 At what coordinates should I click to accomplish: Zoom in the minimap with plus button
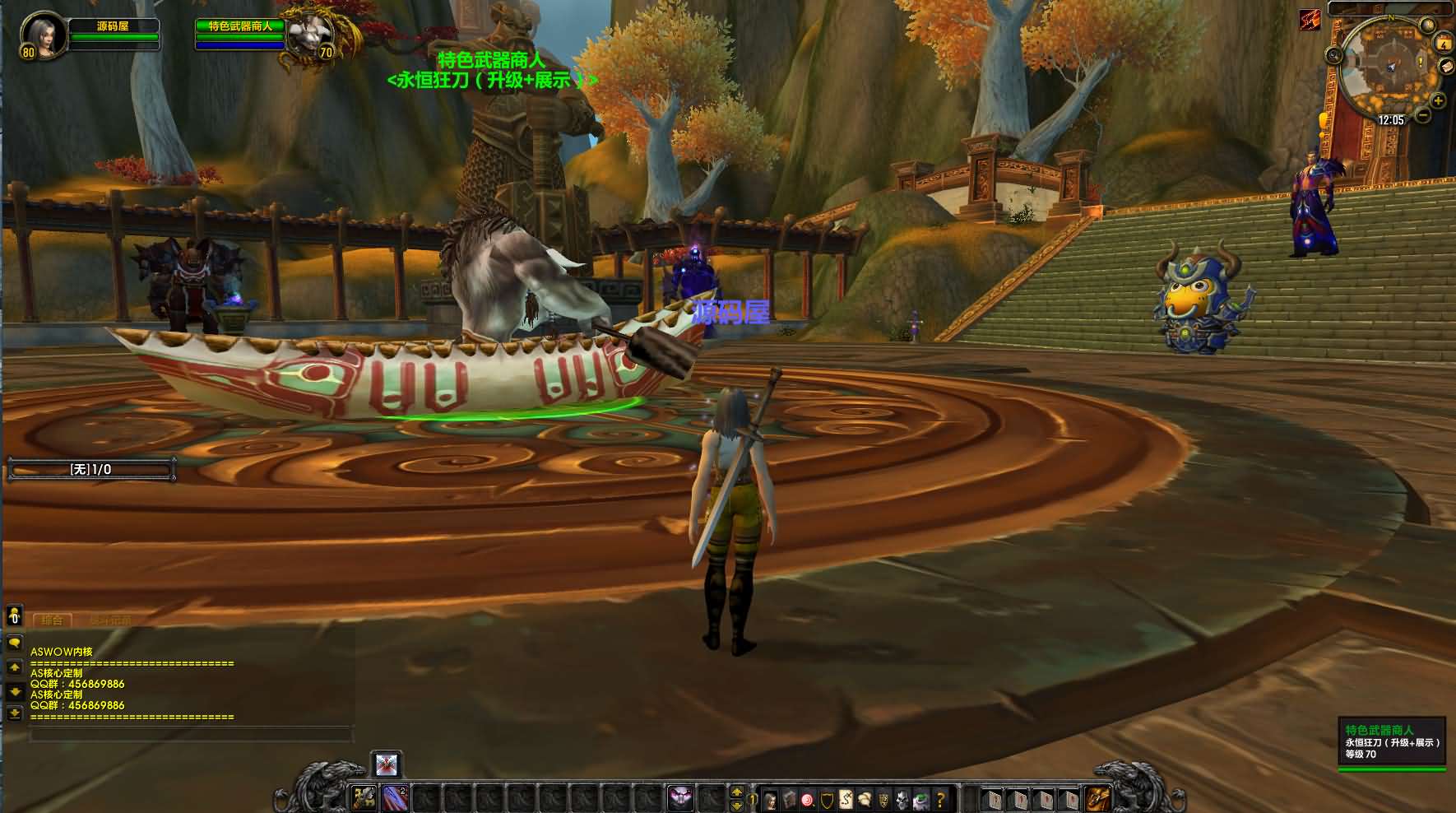point(1438,101)
